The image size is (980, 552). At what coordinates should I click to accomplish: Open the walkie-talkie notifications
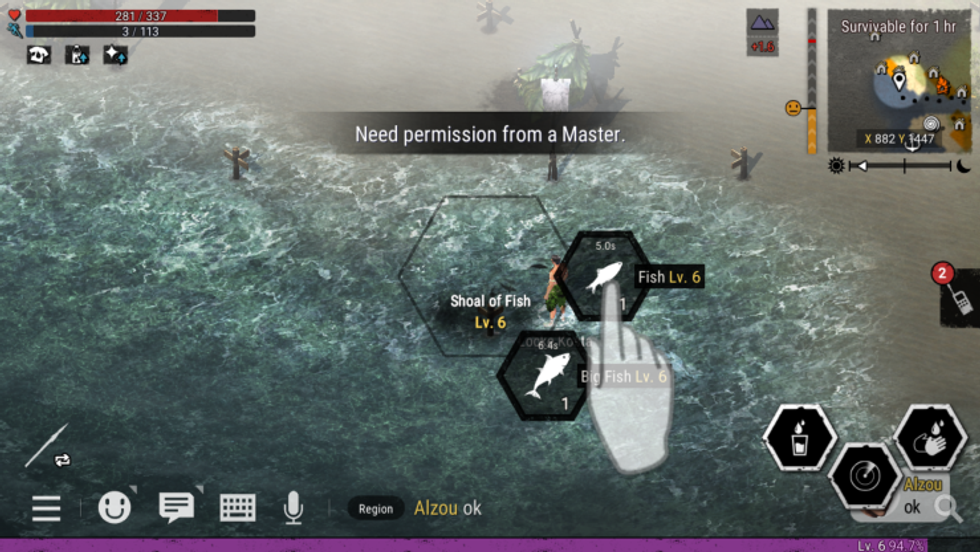960,296
